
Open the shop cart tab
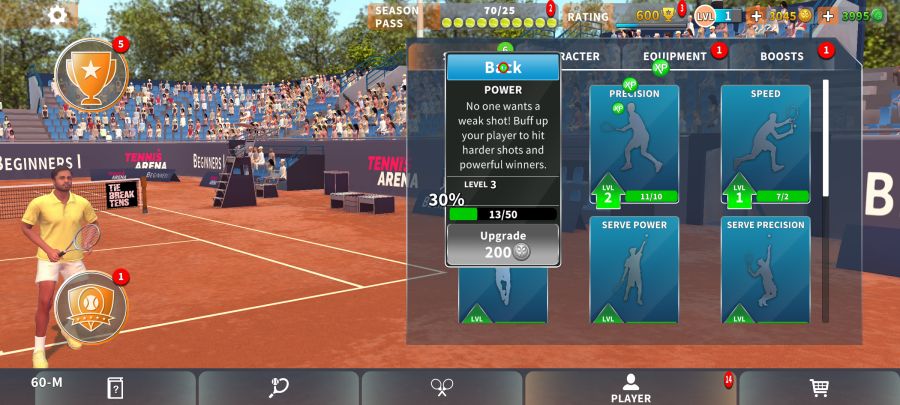point(818,388)
